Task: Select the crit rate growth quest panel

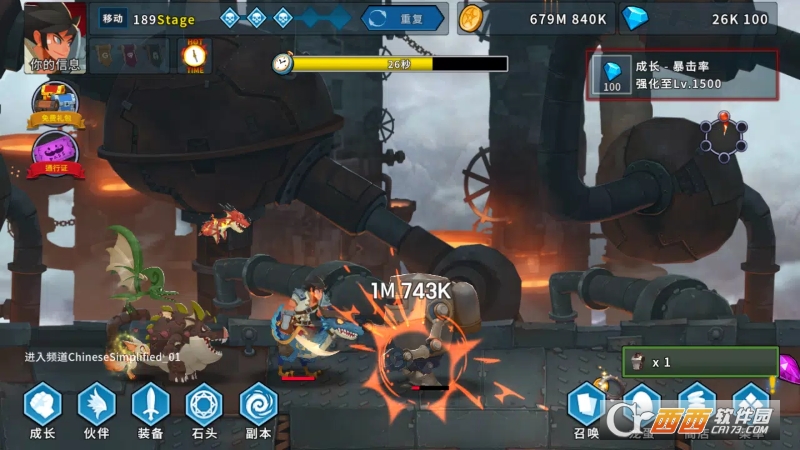Action: click(683, 75)
